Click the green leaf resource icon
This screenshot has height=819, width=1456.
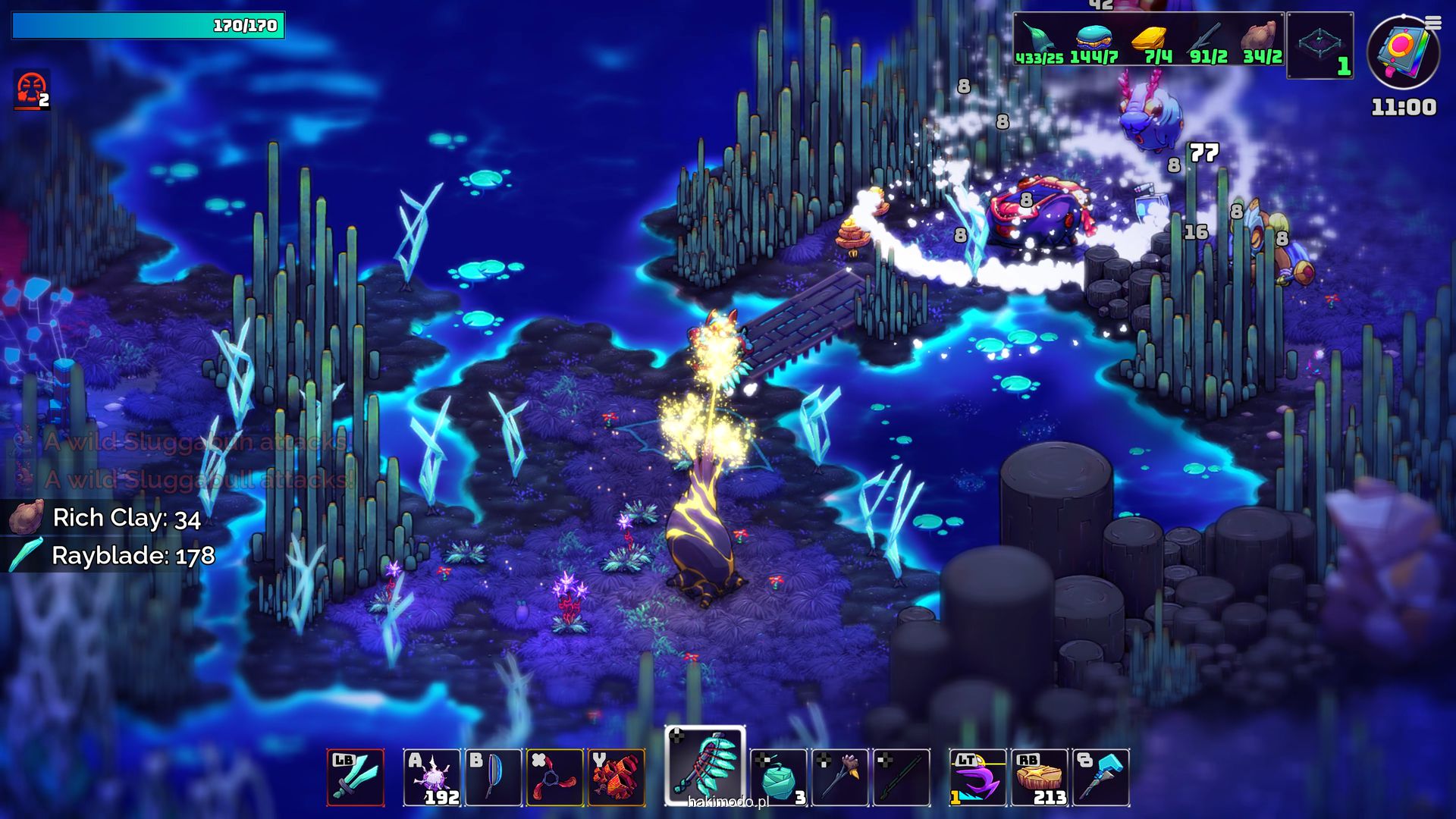1037,38
